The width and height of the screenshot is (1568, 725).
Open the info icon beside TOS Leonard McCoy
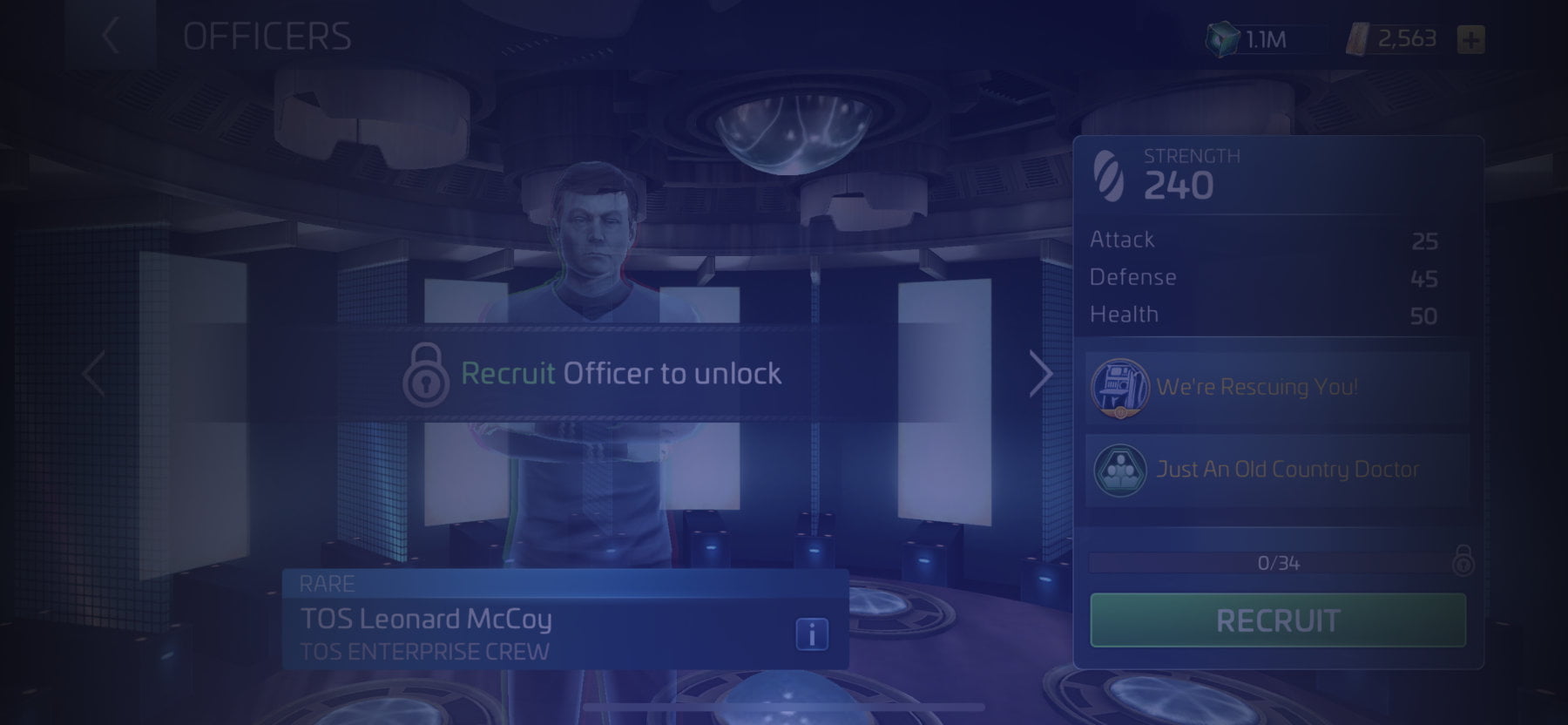(x=810, y=635)
